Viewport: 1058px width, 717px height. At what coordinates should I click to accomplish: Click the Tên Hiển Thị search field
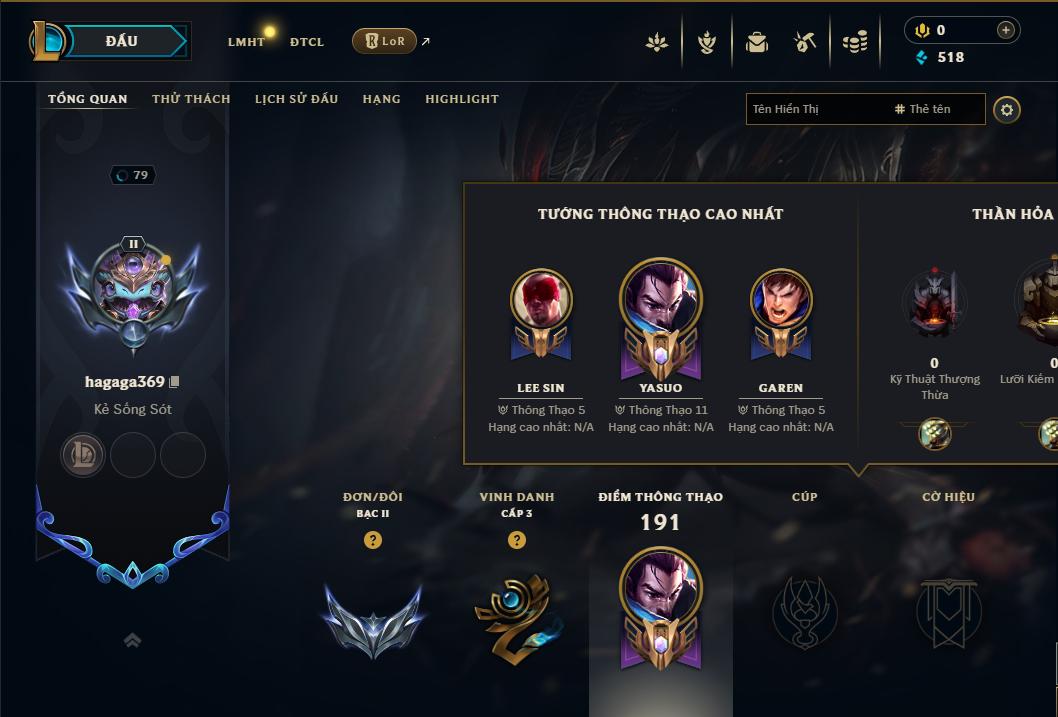815,109
